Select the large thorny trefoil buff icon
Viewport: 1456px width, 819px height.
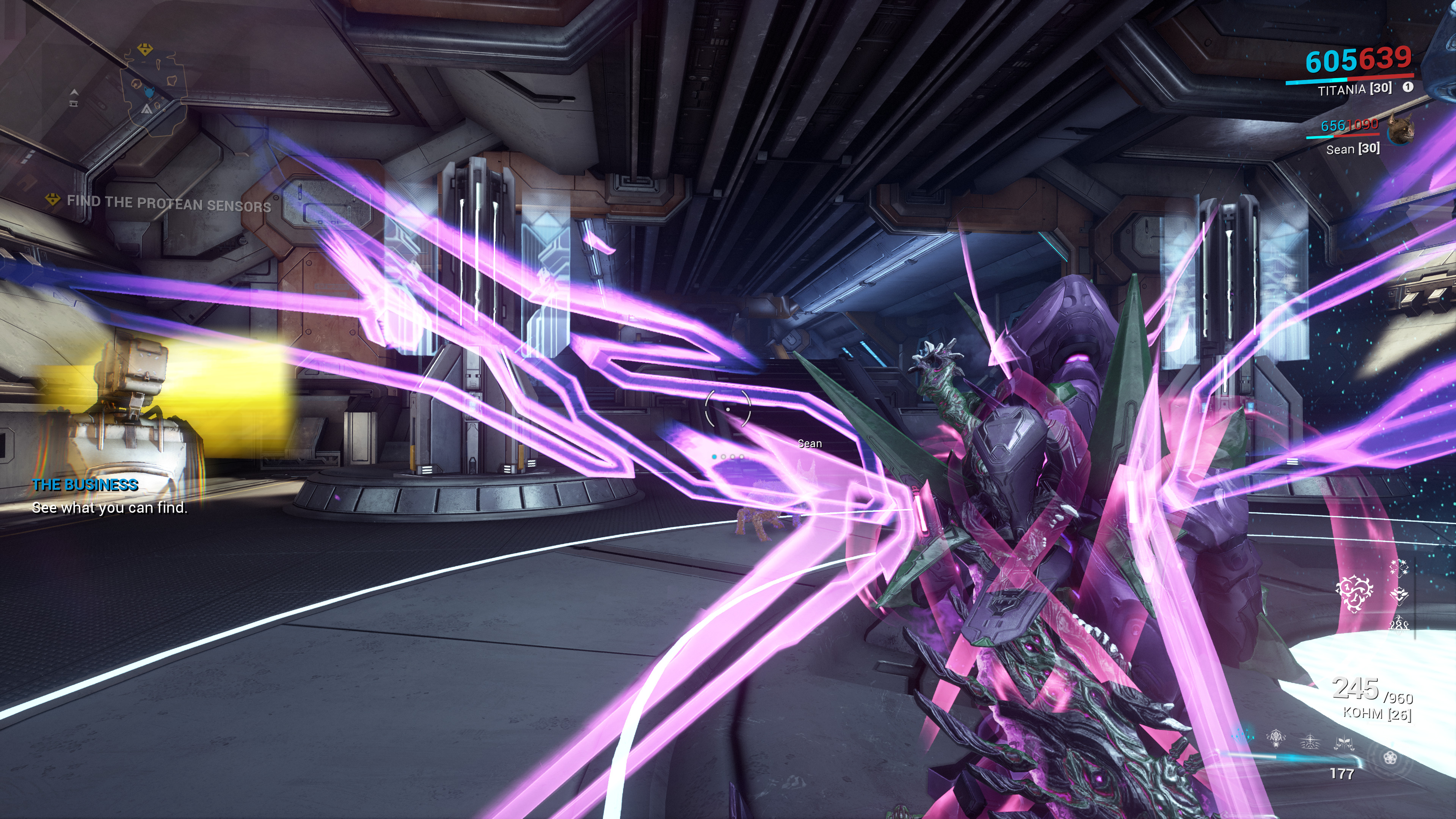[1354, 593]
